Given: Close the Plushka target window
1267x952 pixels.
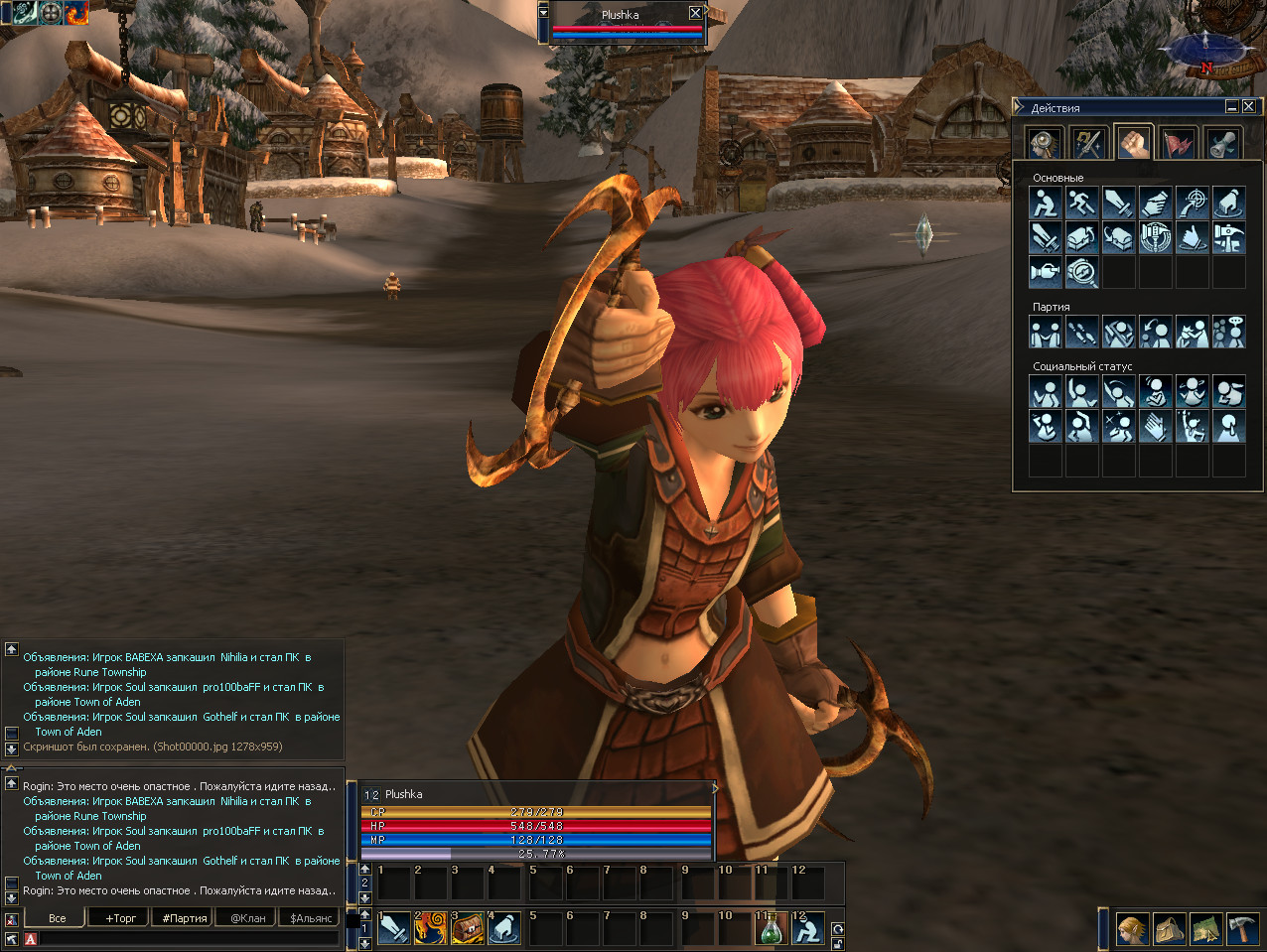Looking at the screenshot, I should click(x=695, y=13).
